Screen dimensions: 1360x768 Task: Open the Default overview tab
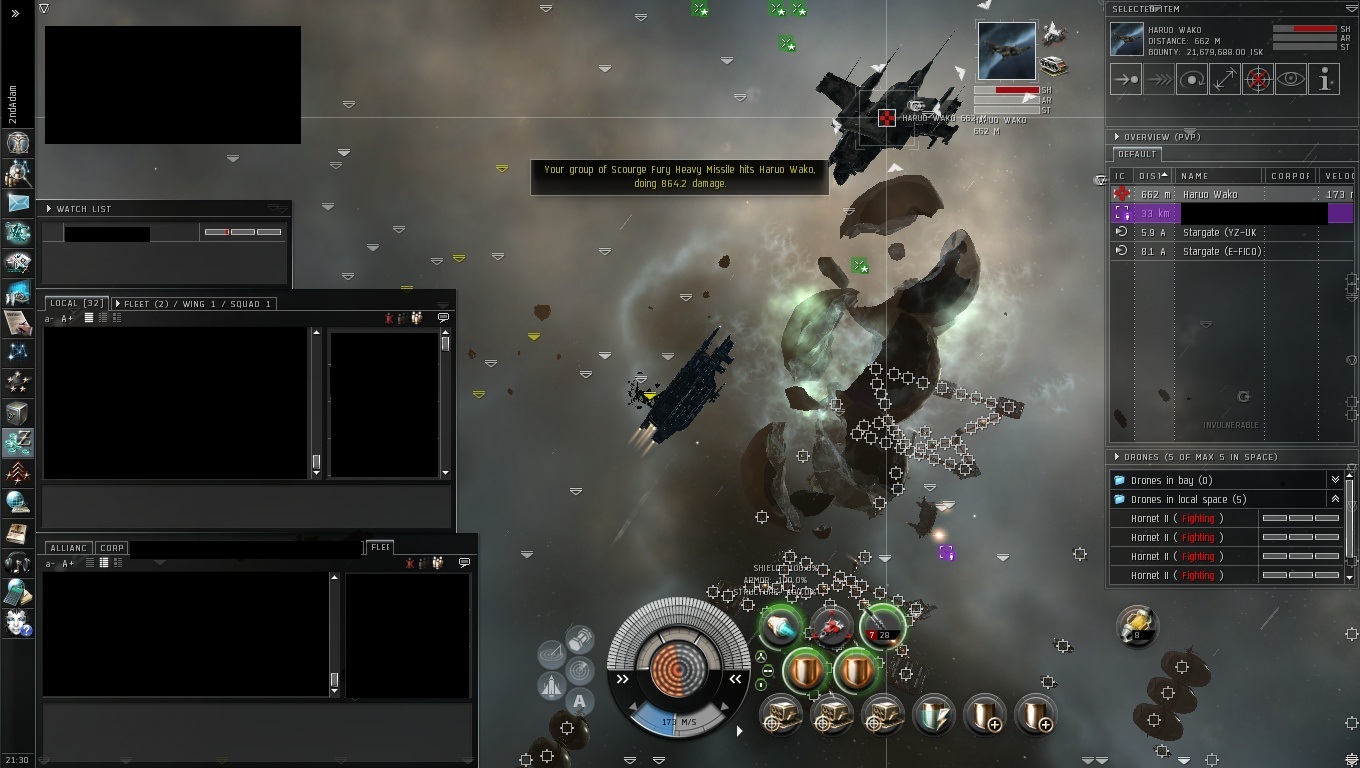pyautogui.click(x=1136, y=155)
